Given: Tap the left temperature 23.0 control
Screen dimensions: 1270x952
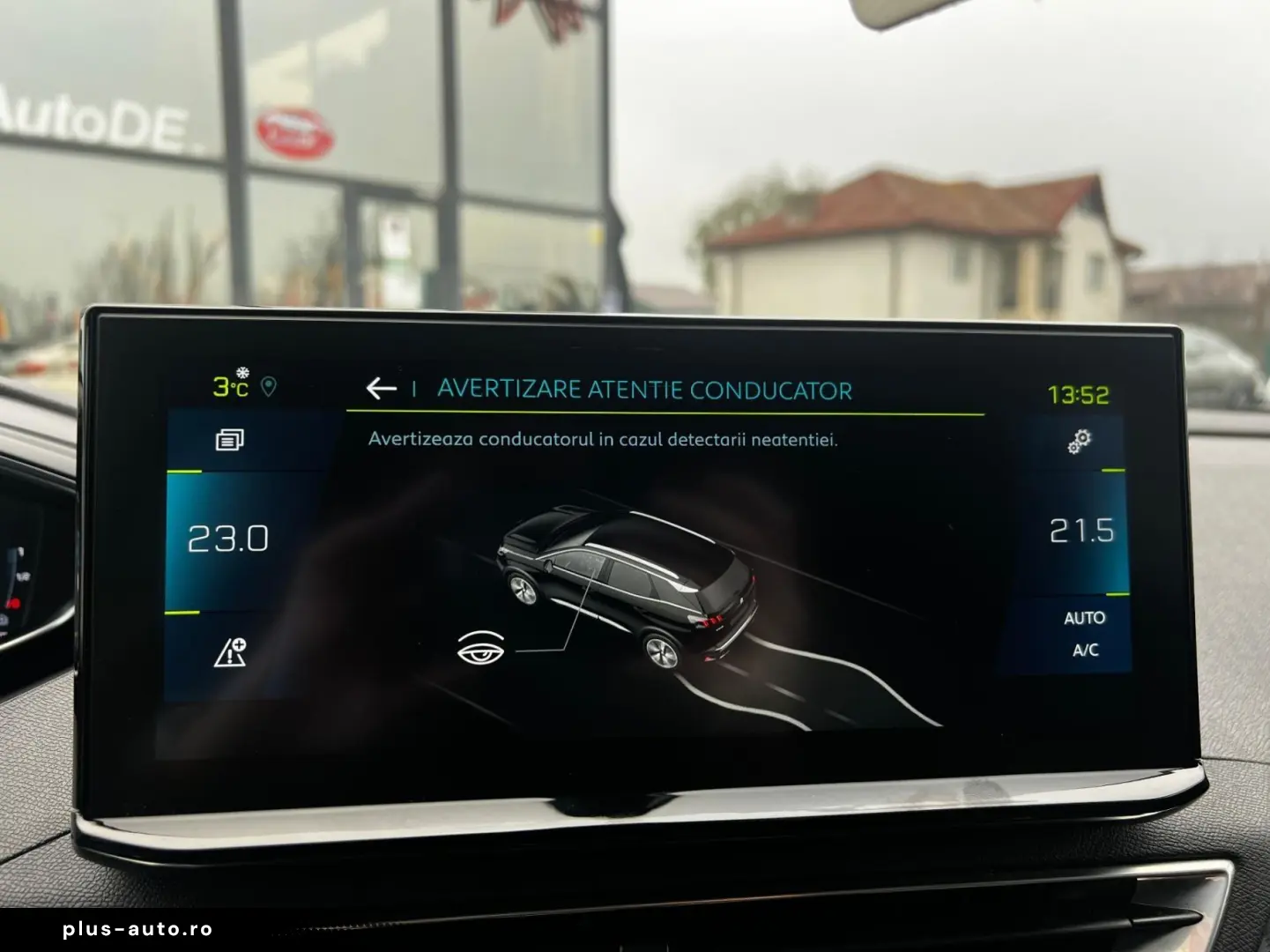Looking at the screenshot, I should 228,539.
